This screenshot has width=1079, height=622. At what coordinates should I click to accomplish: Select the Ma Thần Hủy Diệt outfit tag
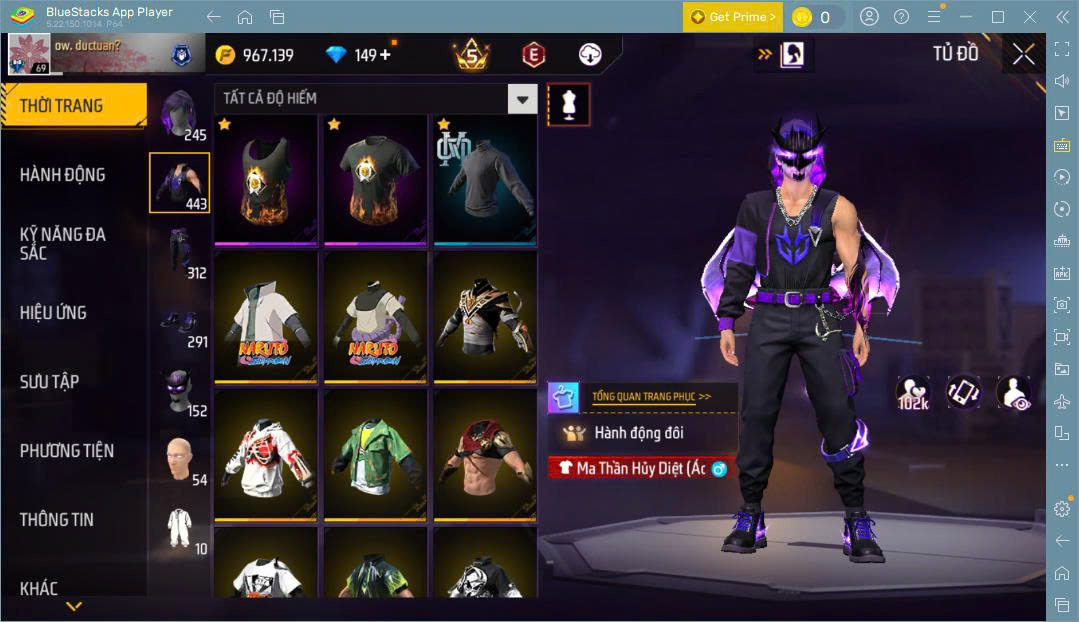[x=641, y=468]
